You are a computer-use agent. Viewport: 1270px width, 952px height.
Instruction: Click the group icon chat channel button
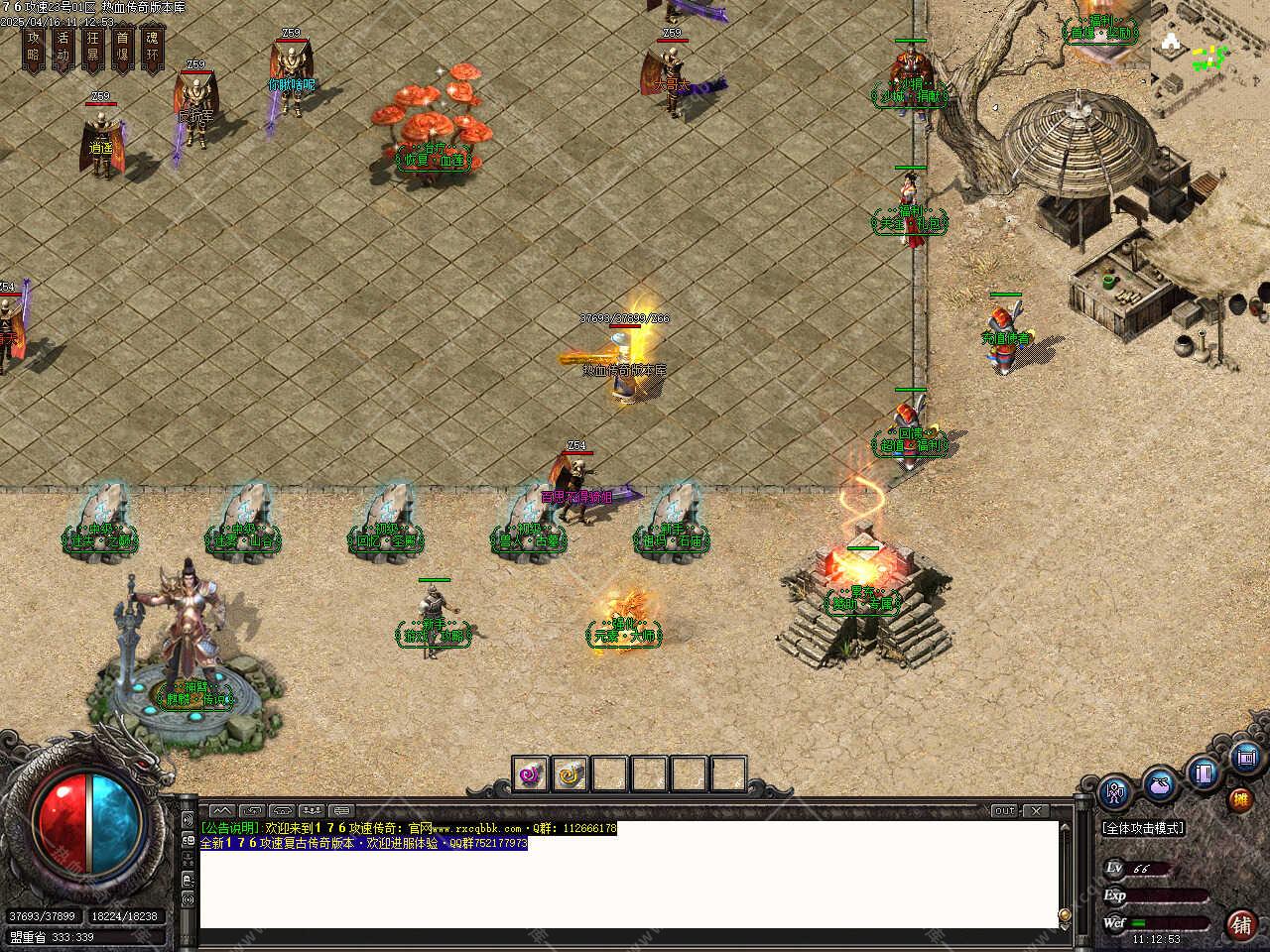pyautogui.click(x=313, y=811)
